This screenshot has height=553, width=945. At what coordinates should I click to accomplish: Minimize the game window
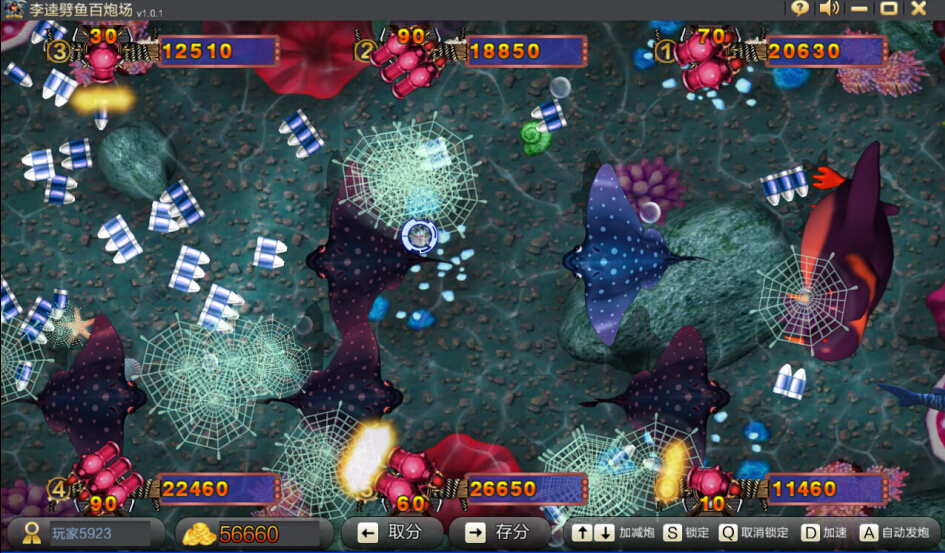[x=859, y=9]
